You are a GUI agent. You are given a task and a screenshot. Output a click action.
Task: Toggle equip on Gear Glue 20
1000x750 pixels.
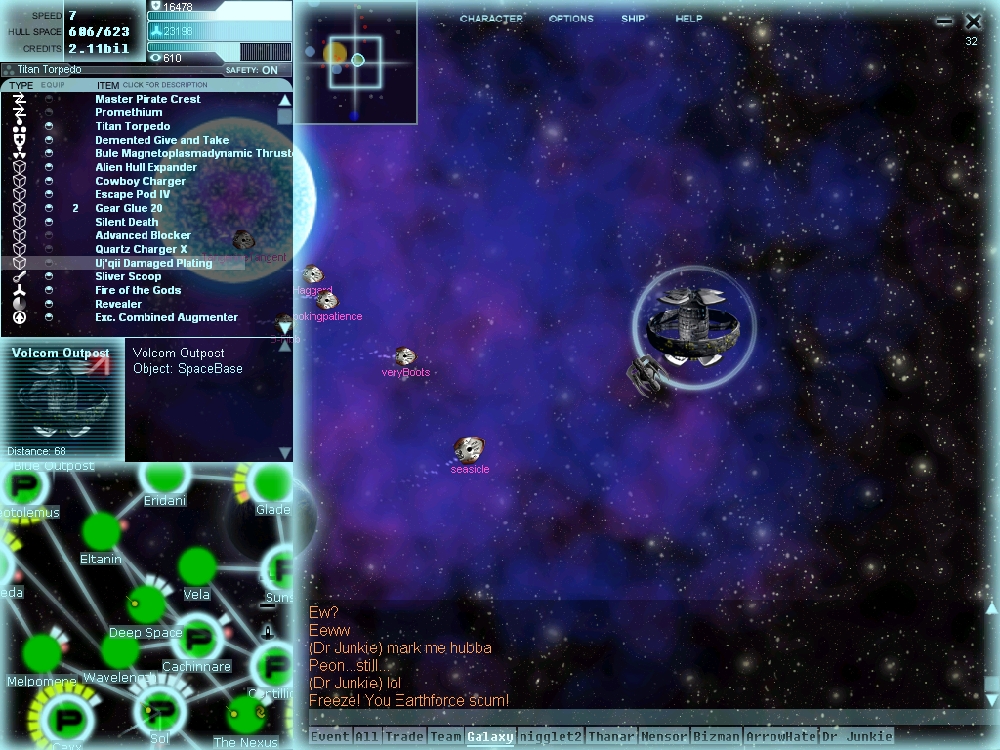click(x=49, y=208)
